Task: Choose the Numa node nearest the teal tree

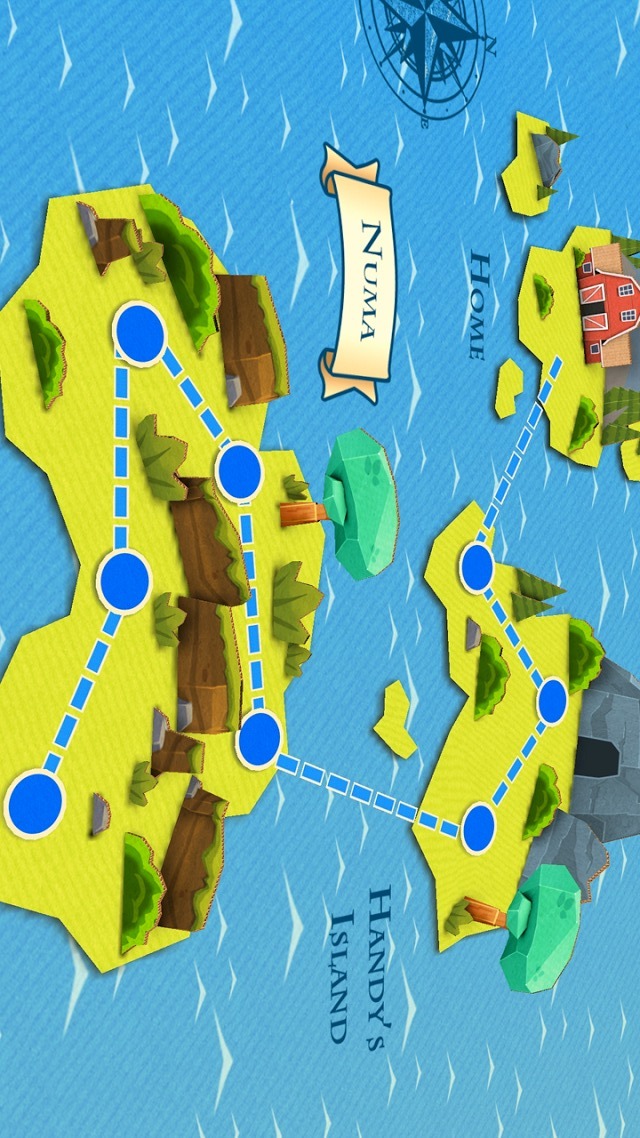Action: [x=238, y=473]
